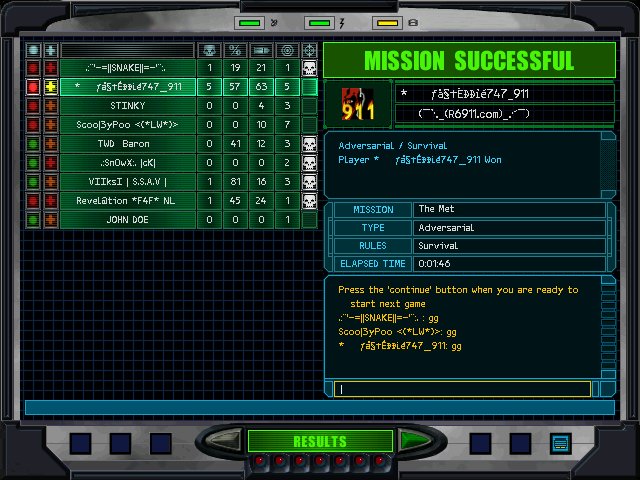Choose the .:SnOwX:. |cK| player row

[x=127, y=163]
